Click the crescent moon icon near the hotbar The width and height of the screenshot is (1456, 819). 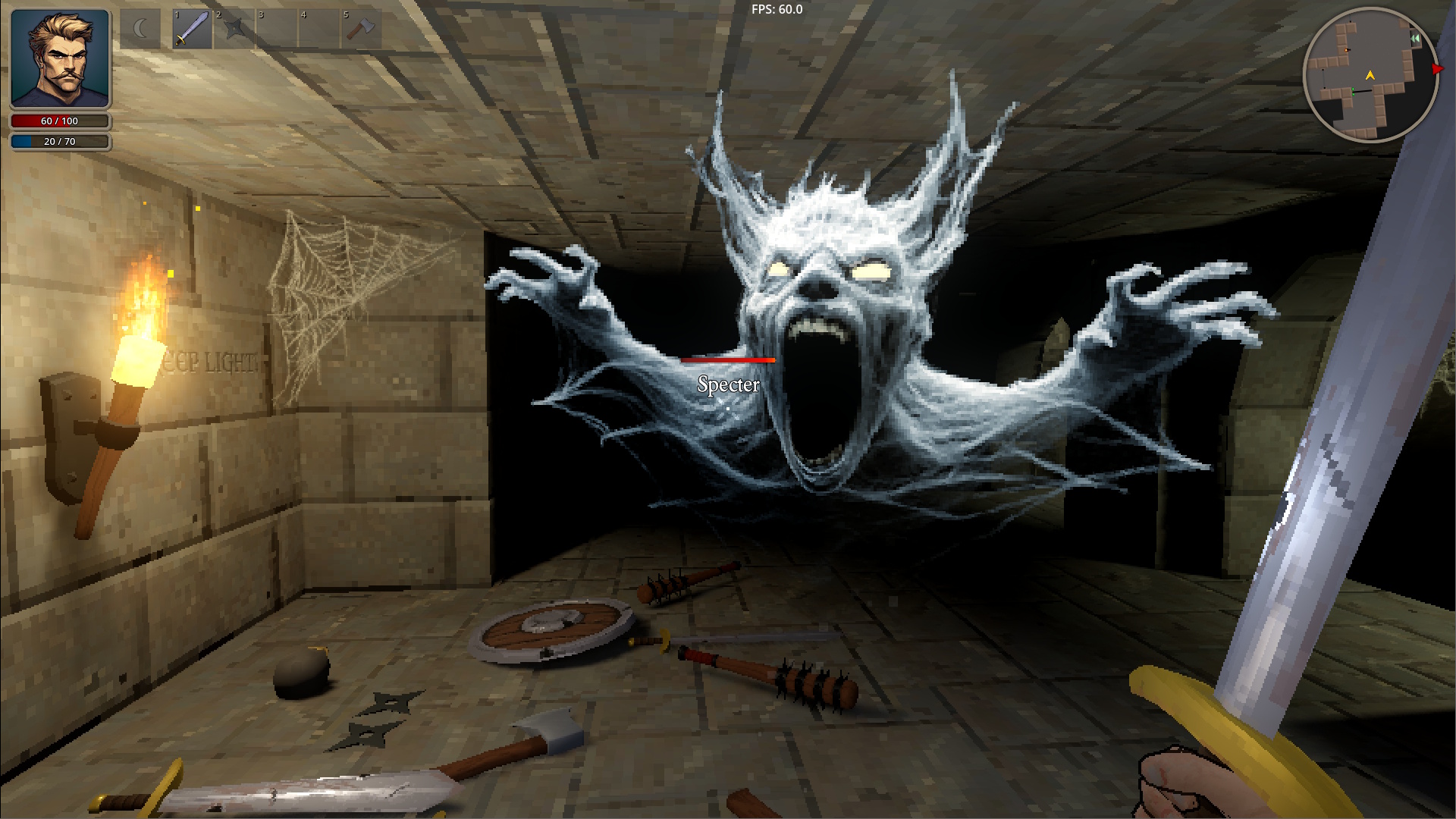[140, 28]
